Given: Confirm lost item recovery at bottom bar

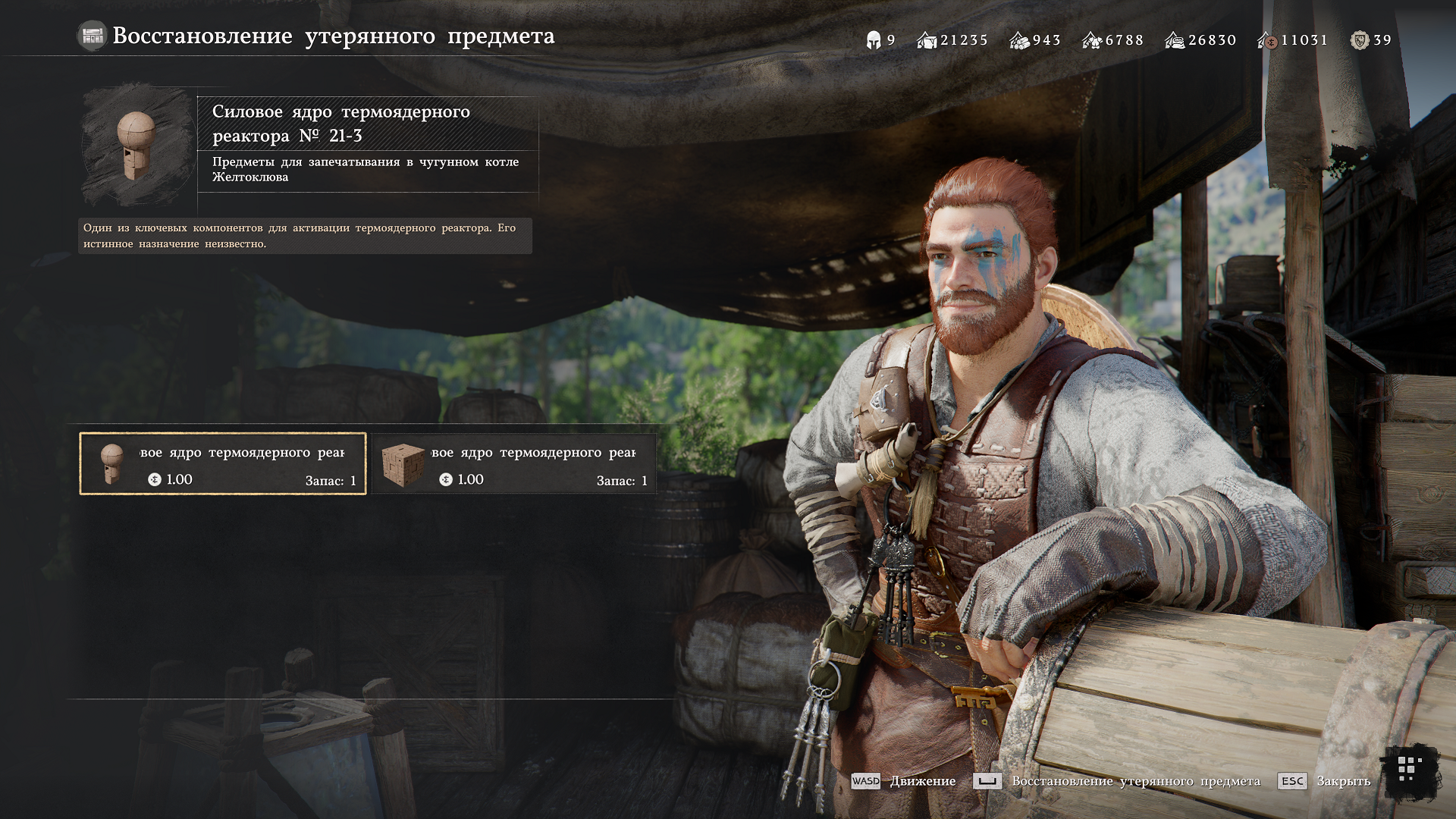Looking at the screenshot, I should tap(1117, 781).
